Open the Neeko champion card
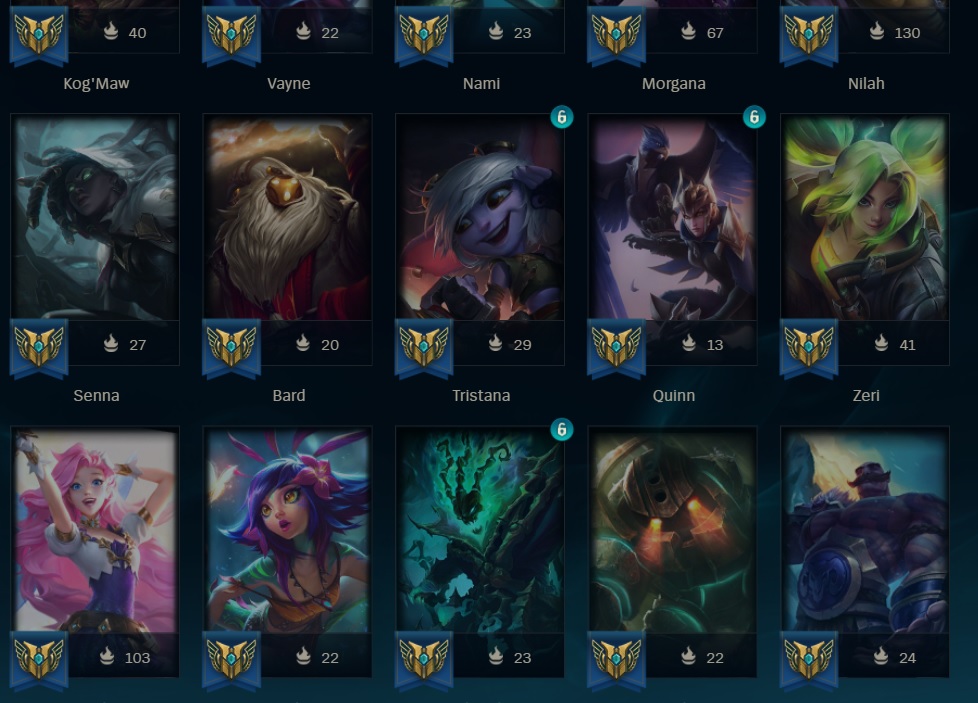This screenshot has height=703, width=978. (x=288, y=532)
